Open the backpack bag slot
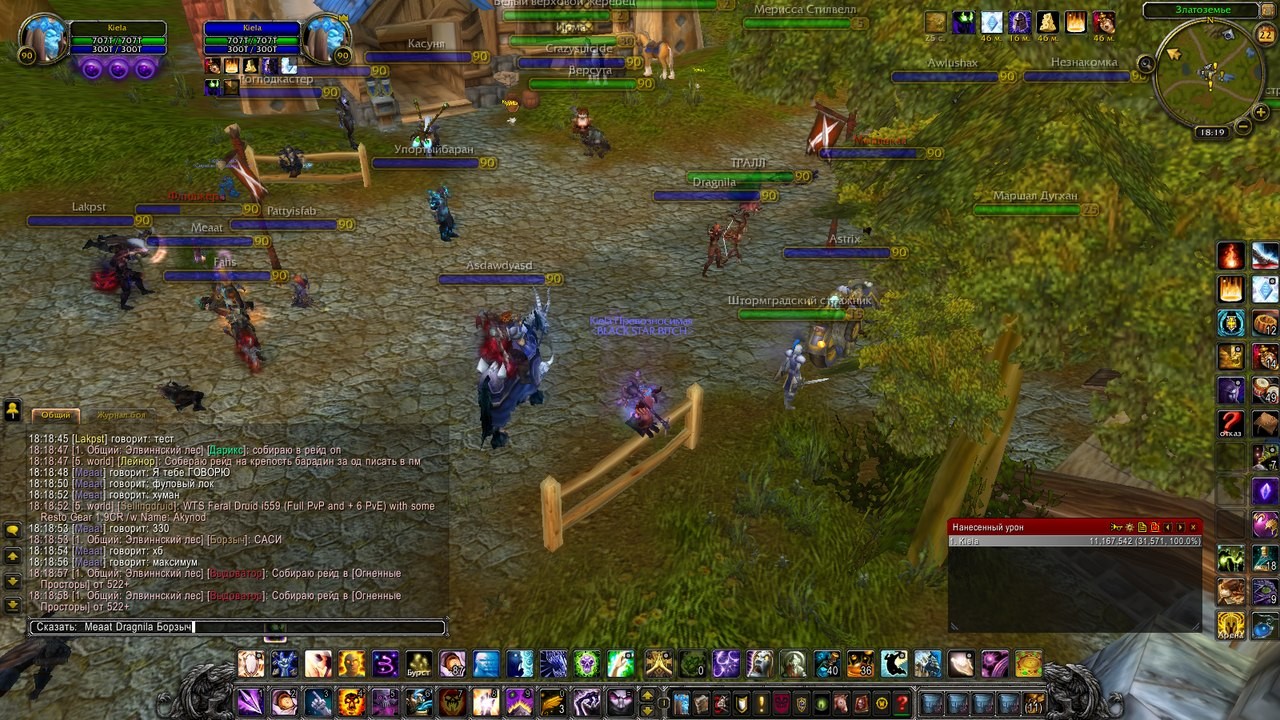This screenshot has height=720, width=1280. coord(1034,703)
